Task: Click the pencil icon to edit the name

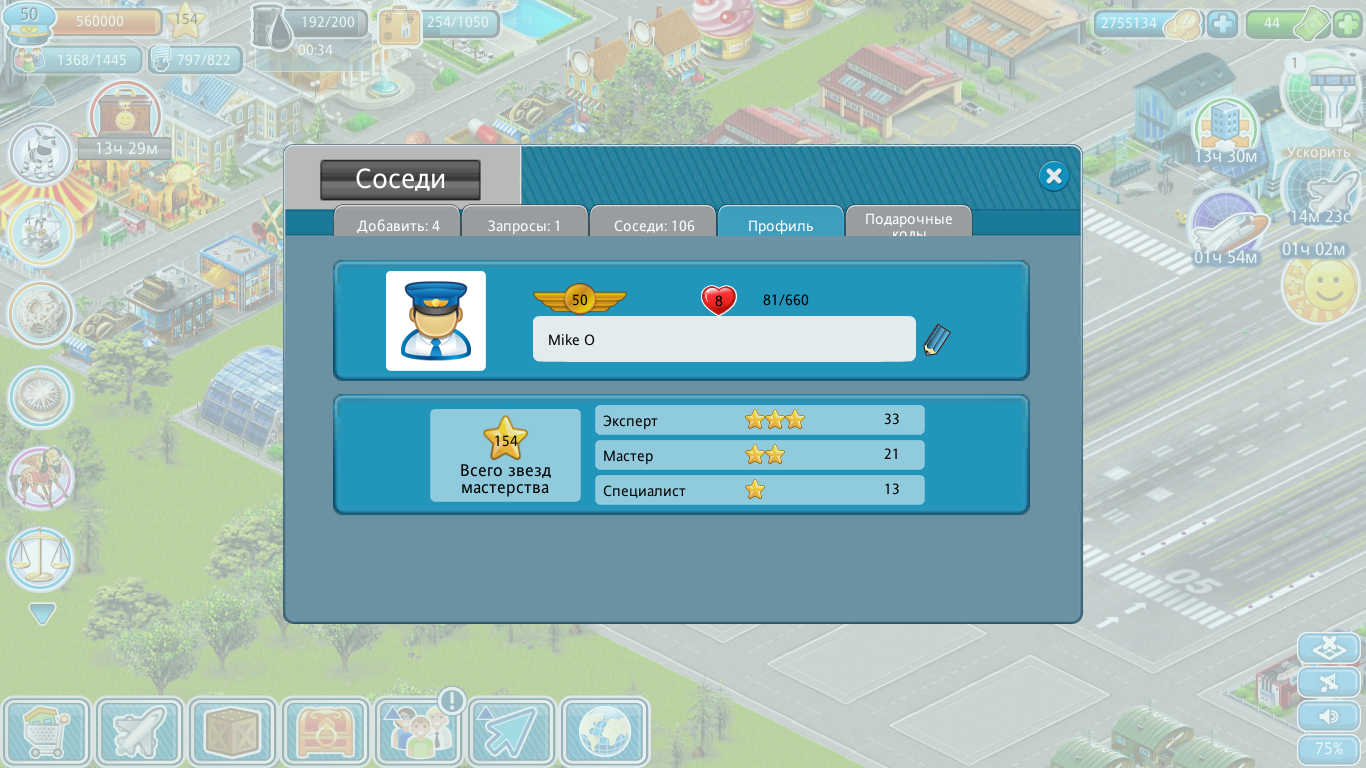Action: [936, 340]
